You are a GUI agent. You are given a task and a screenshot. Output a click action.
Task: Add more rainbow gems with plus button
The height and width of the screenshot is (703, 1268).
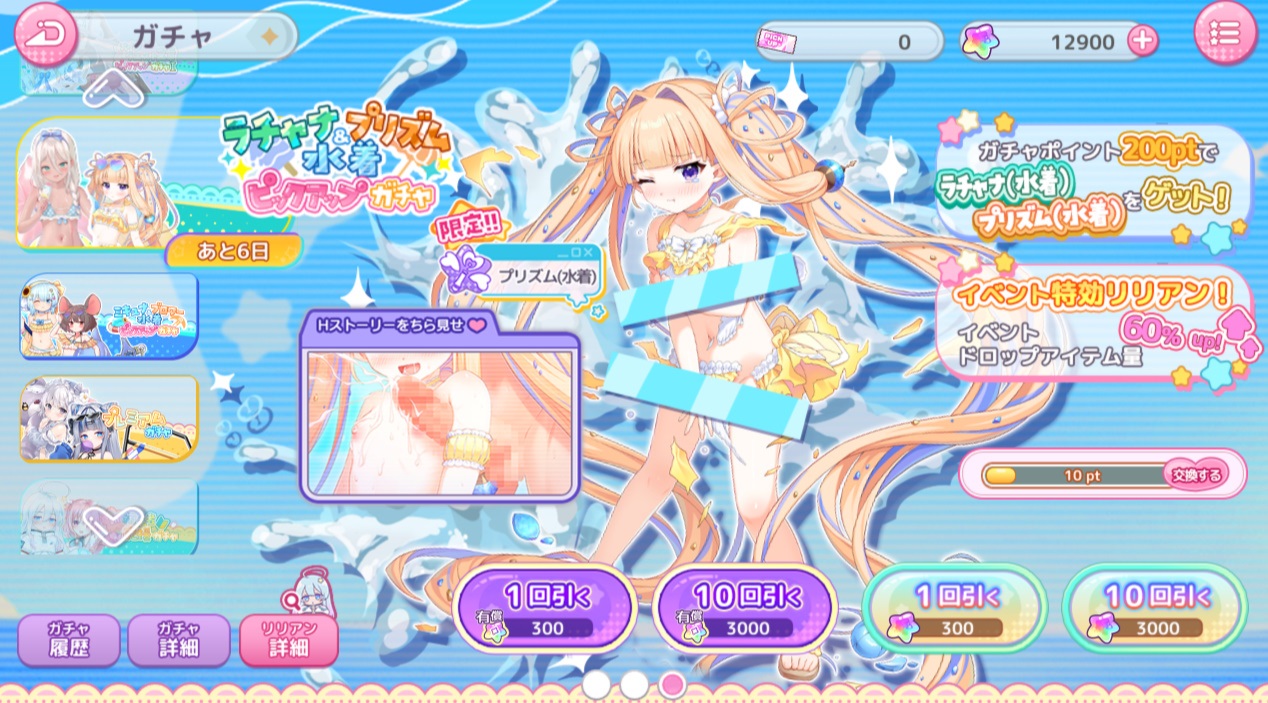[1142, 41]
